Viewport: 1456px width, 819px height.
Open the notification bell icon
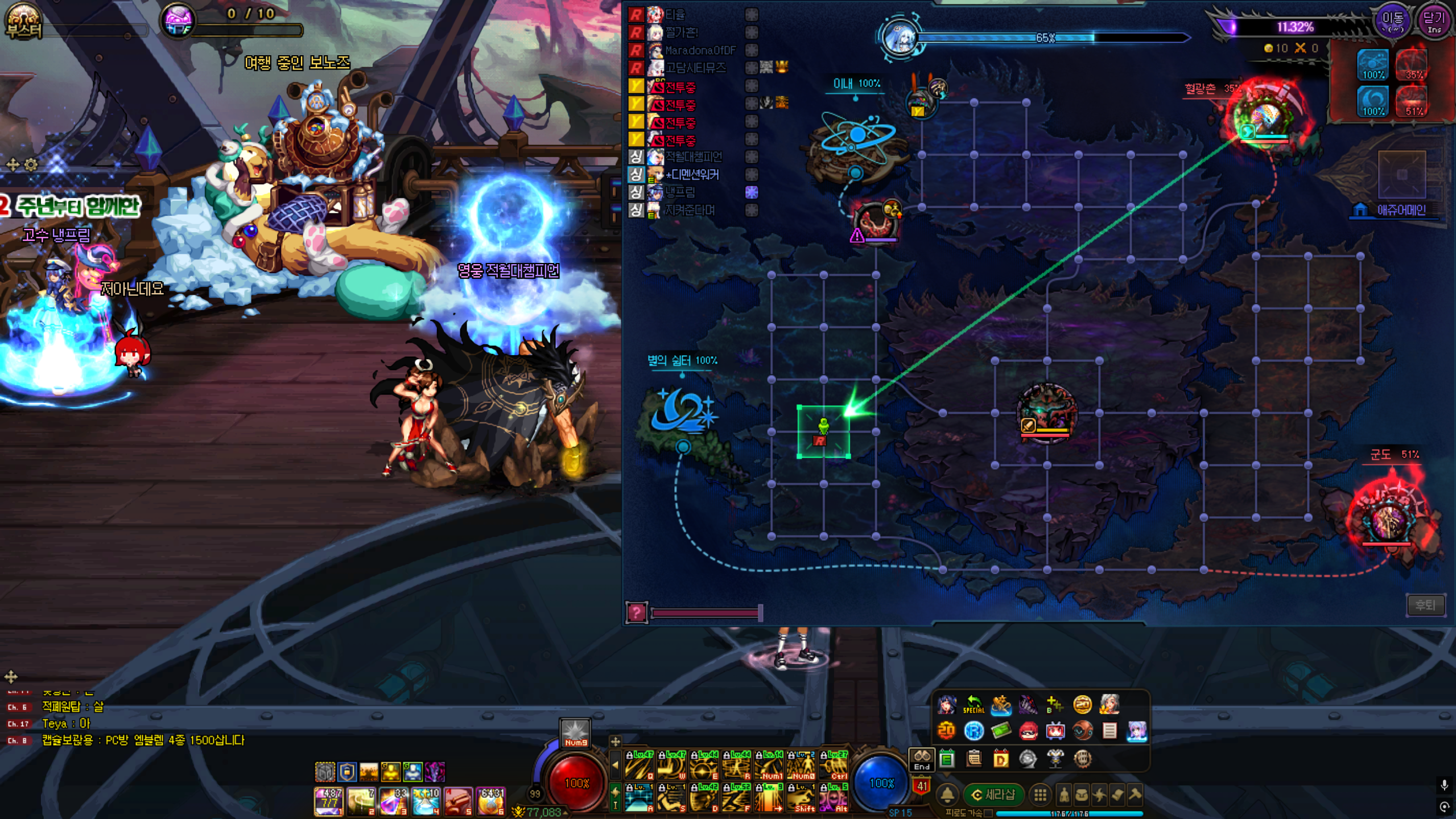[947, 795]
